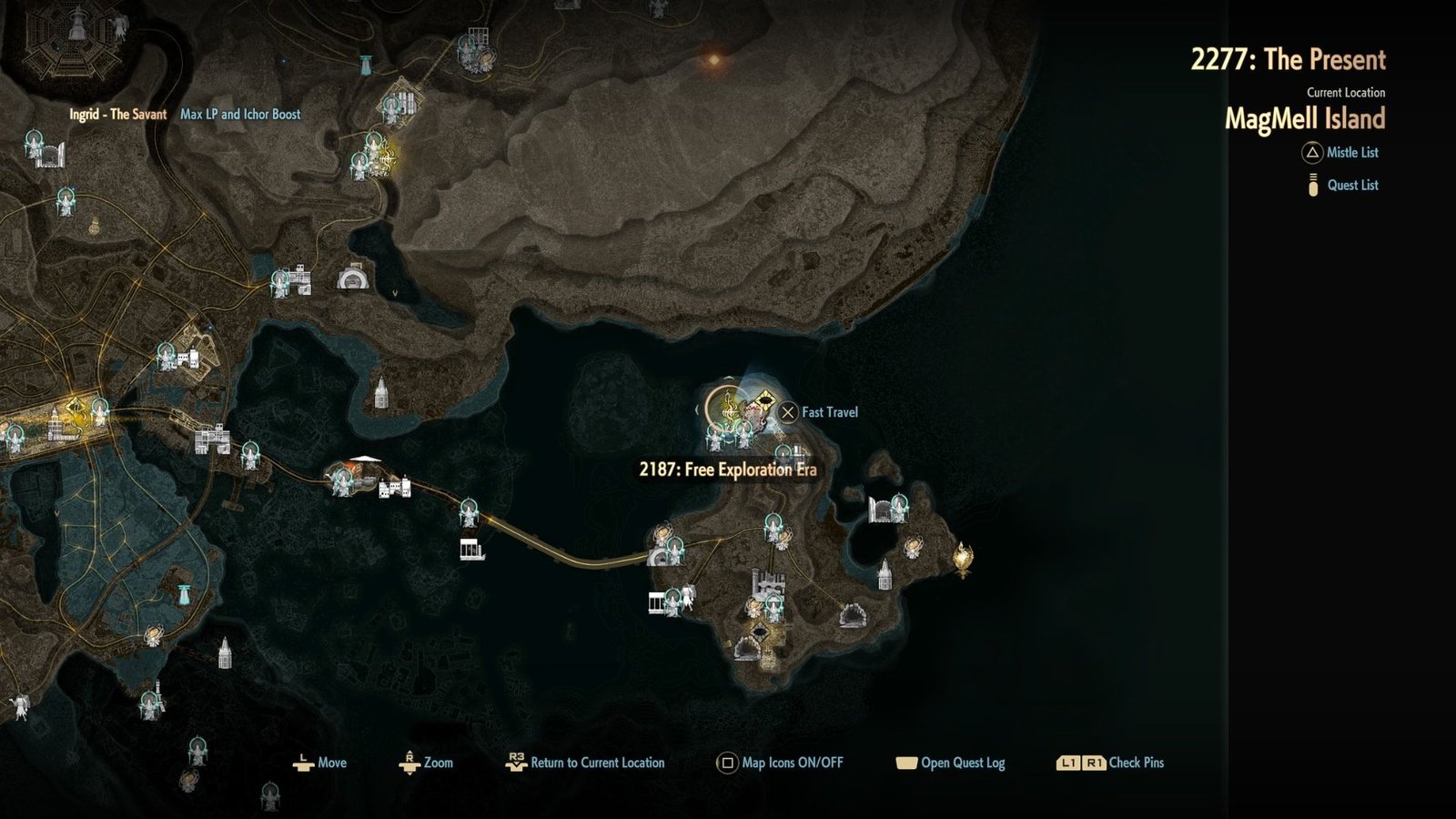Click the castle ruins icon in the island center
The image size is (1456, 819).
point(766,581)
